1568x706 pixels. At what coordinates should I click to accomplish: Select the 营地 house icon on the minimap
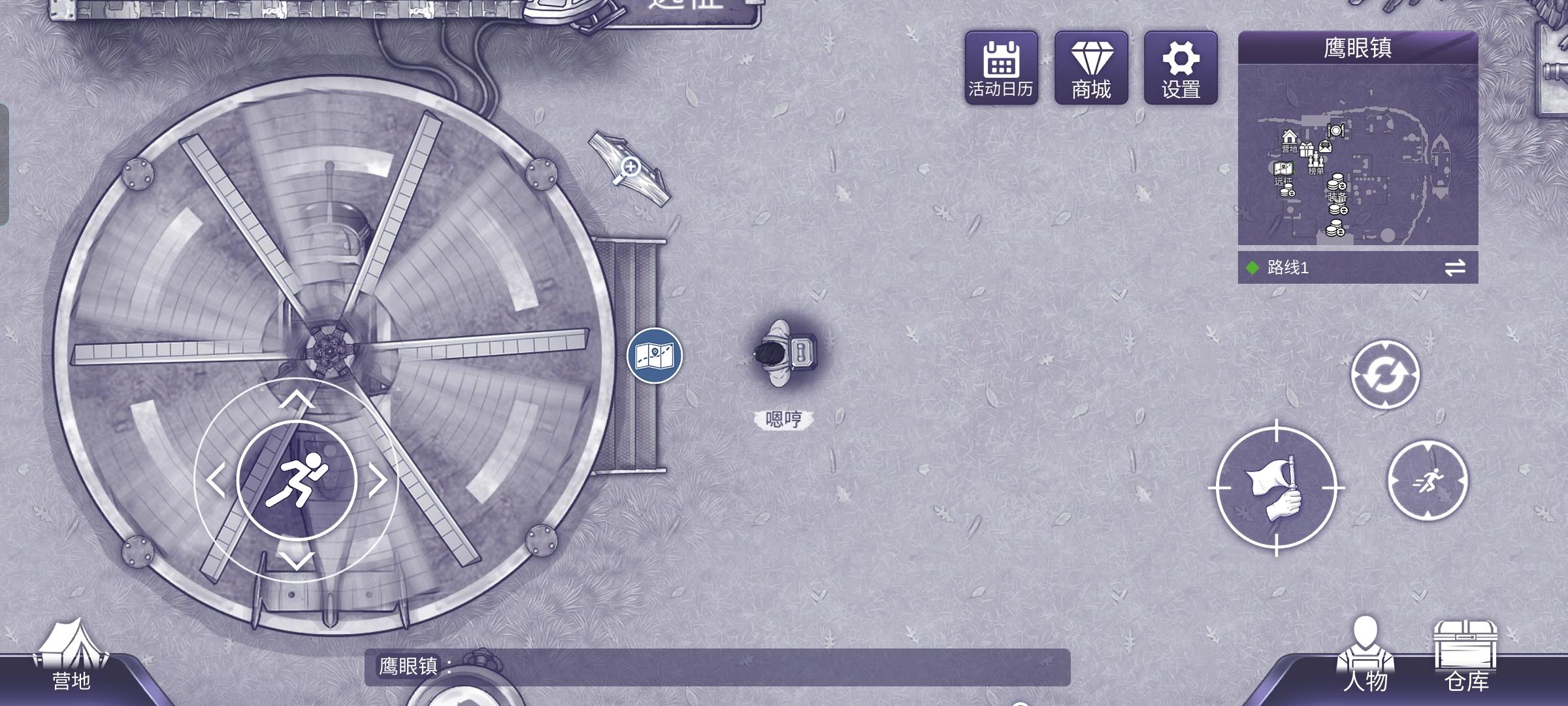(x=1290, y=137)
